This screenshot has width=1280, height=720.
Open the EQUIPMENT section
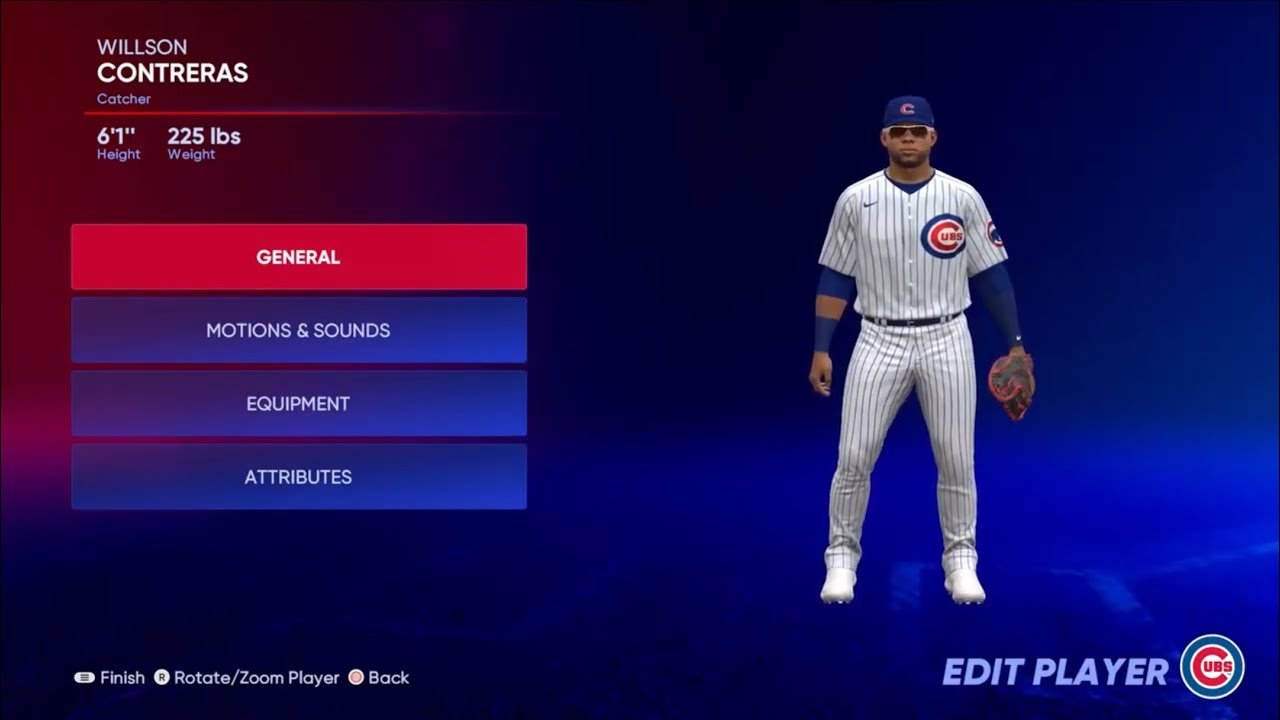[297, 403]
